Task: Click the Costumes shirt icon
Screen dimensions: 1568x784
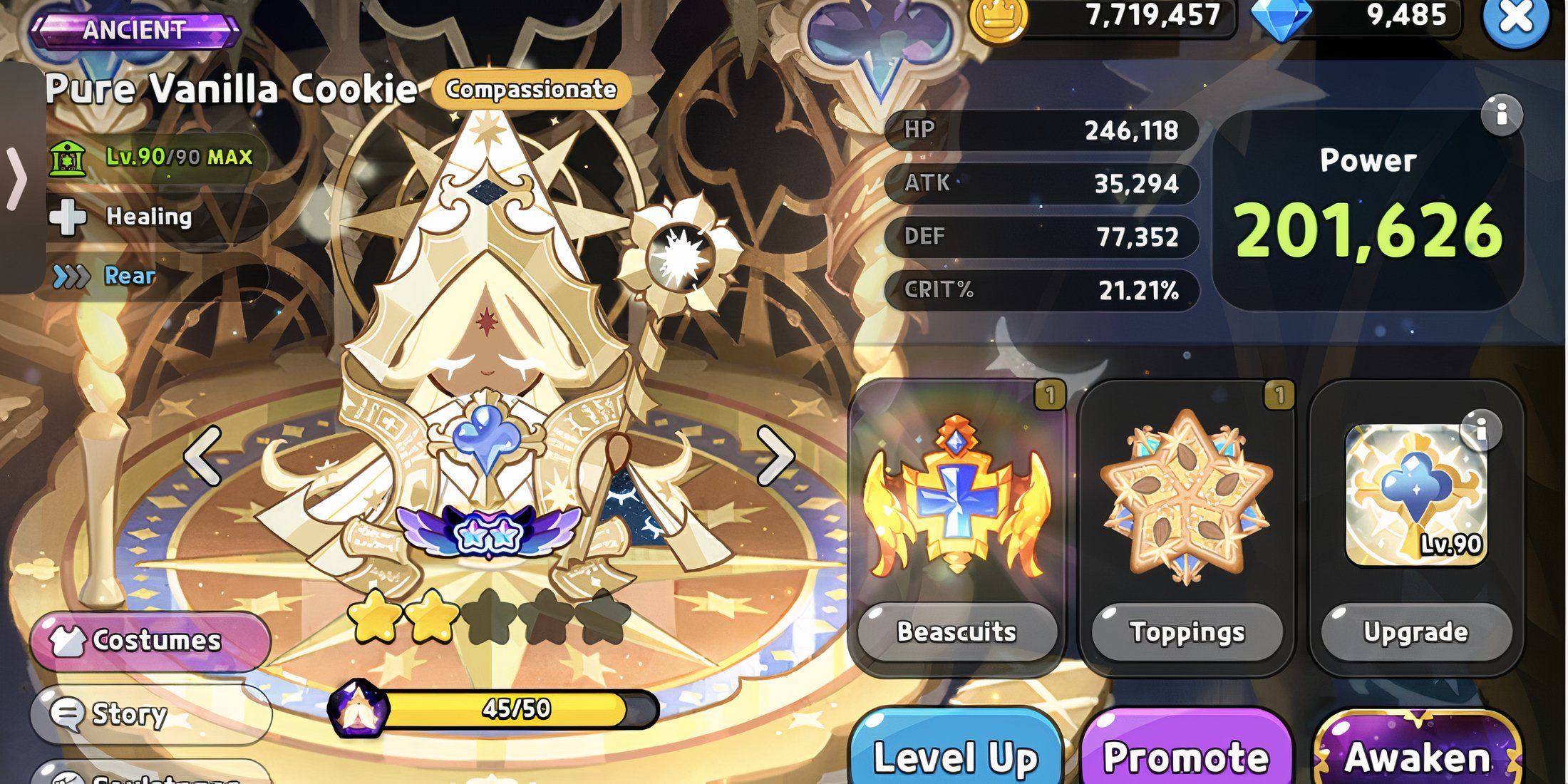Action: coord(69,641)
